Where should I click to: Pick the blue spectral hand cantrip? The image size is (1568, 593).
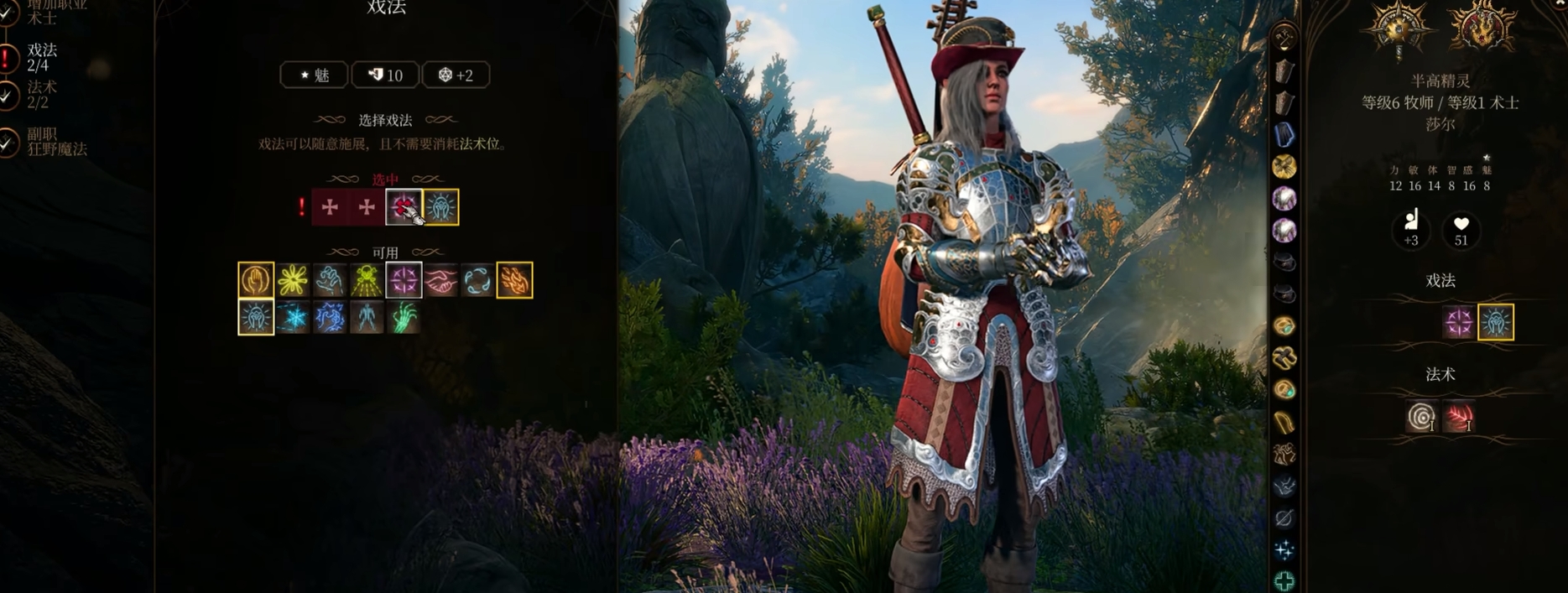pos(330,280)
